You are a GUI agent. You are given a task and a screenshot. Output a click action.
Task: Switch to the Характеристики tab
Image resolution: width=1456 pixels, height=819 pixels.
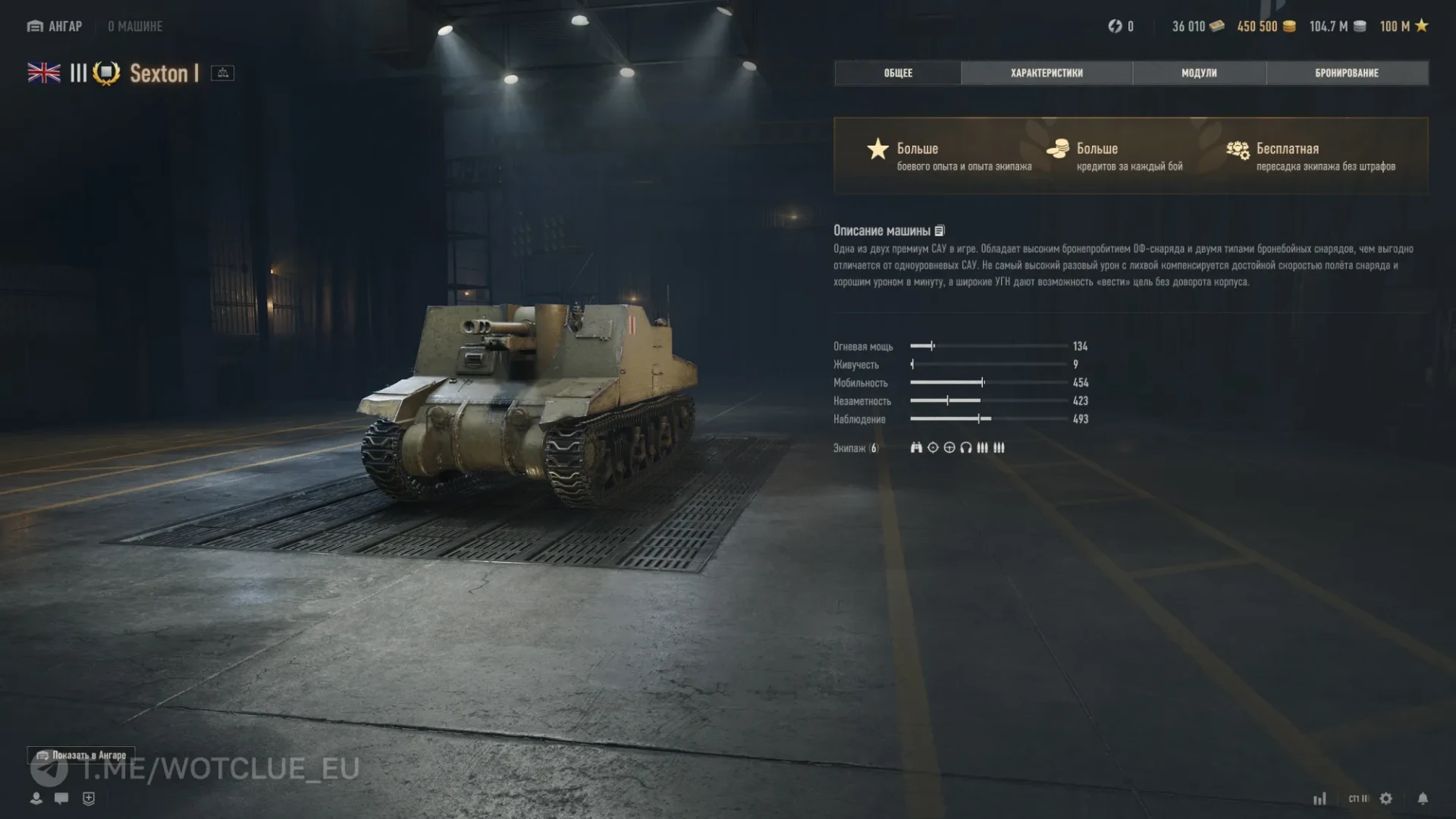[x=1046, y=73]
